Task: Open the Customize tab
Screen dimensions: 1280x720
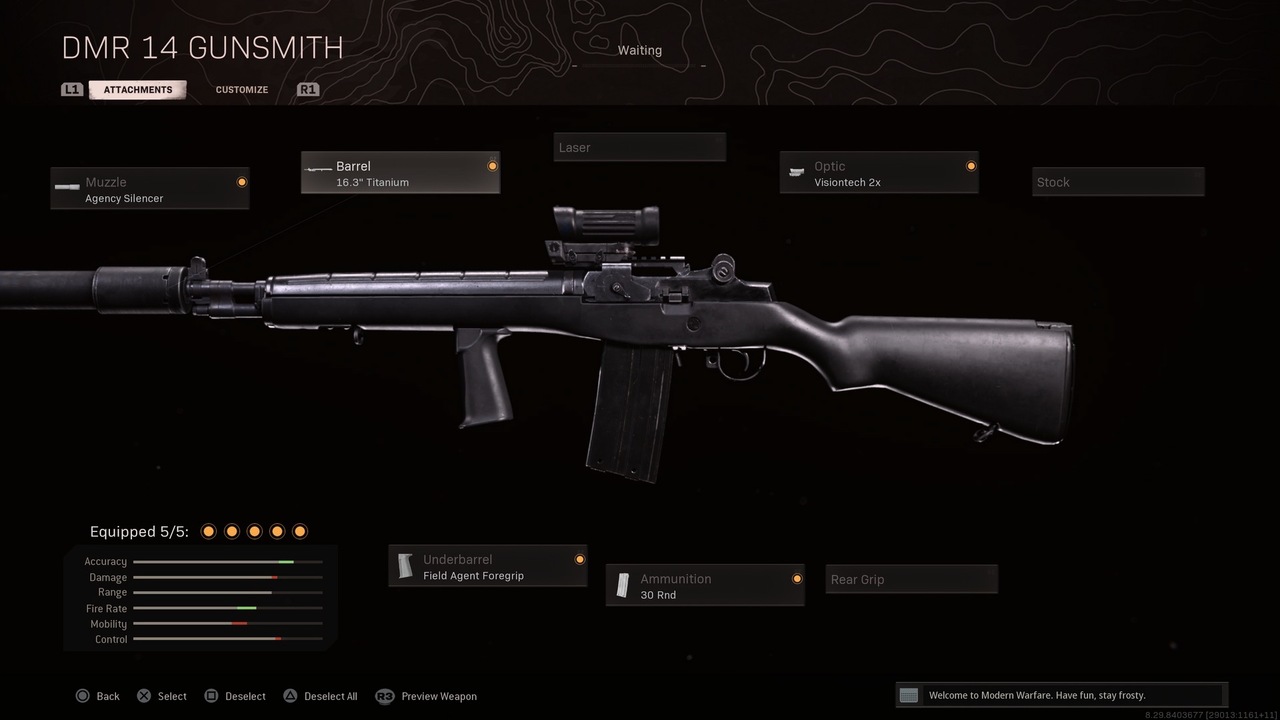Action: pyautogui.click(x=242, y=90)
